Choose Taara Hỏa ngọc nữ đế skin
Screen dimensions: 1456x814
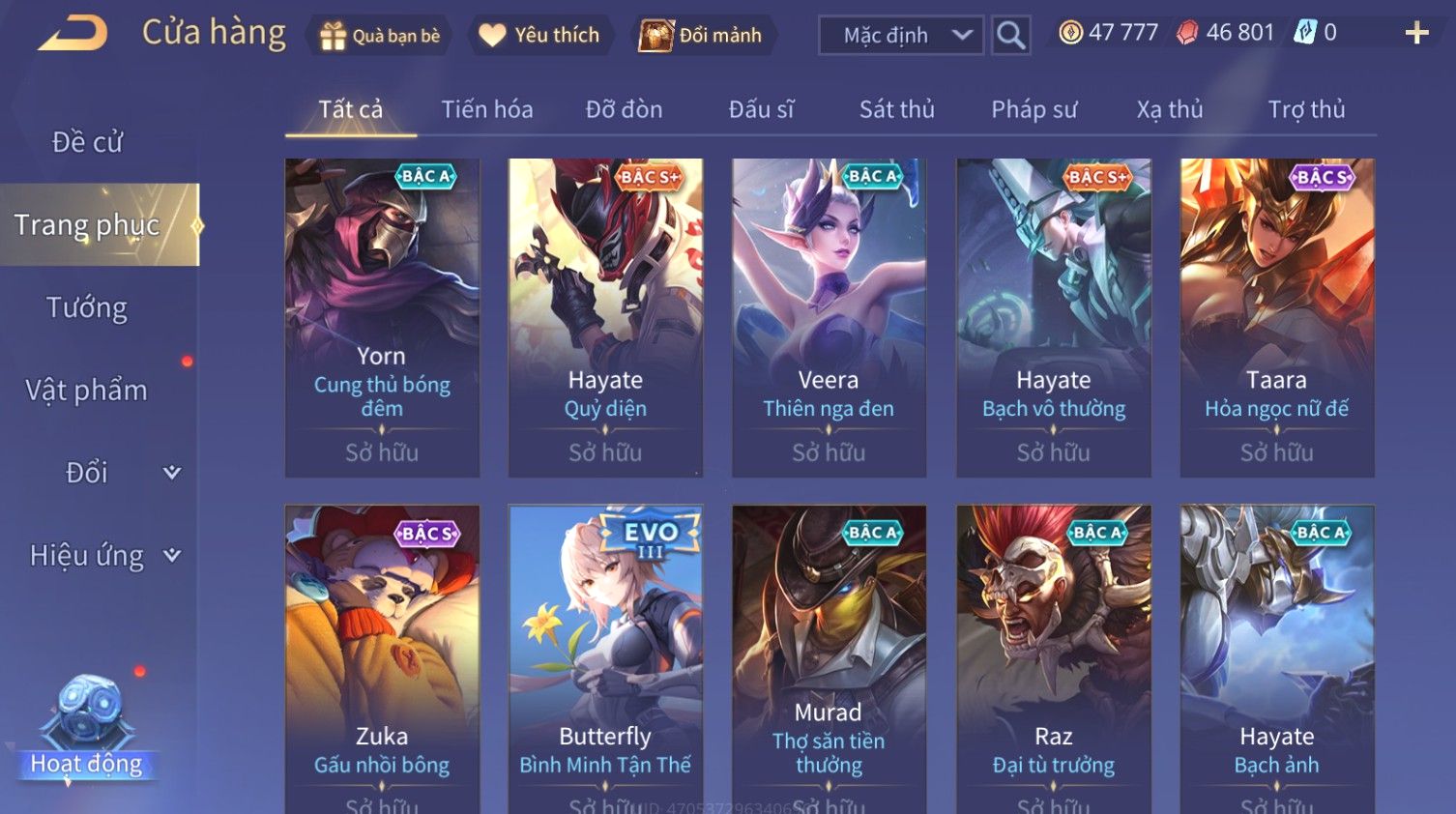(1276, 317)
